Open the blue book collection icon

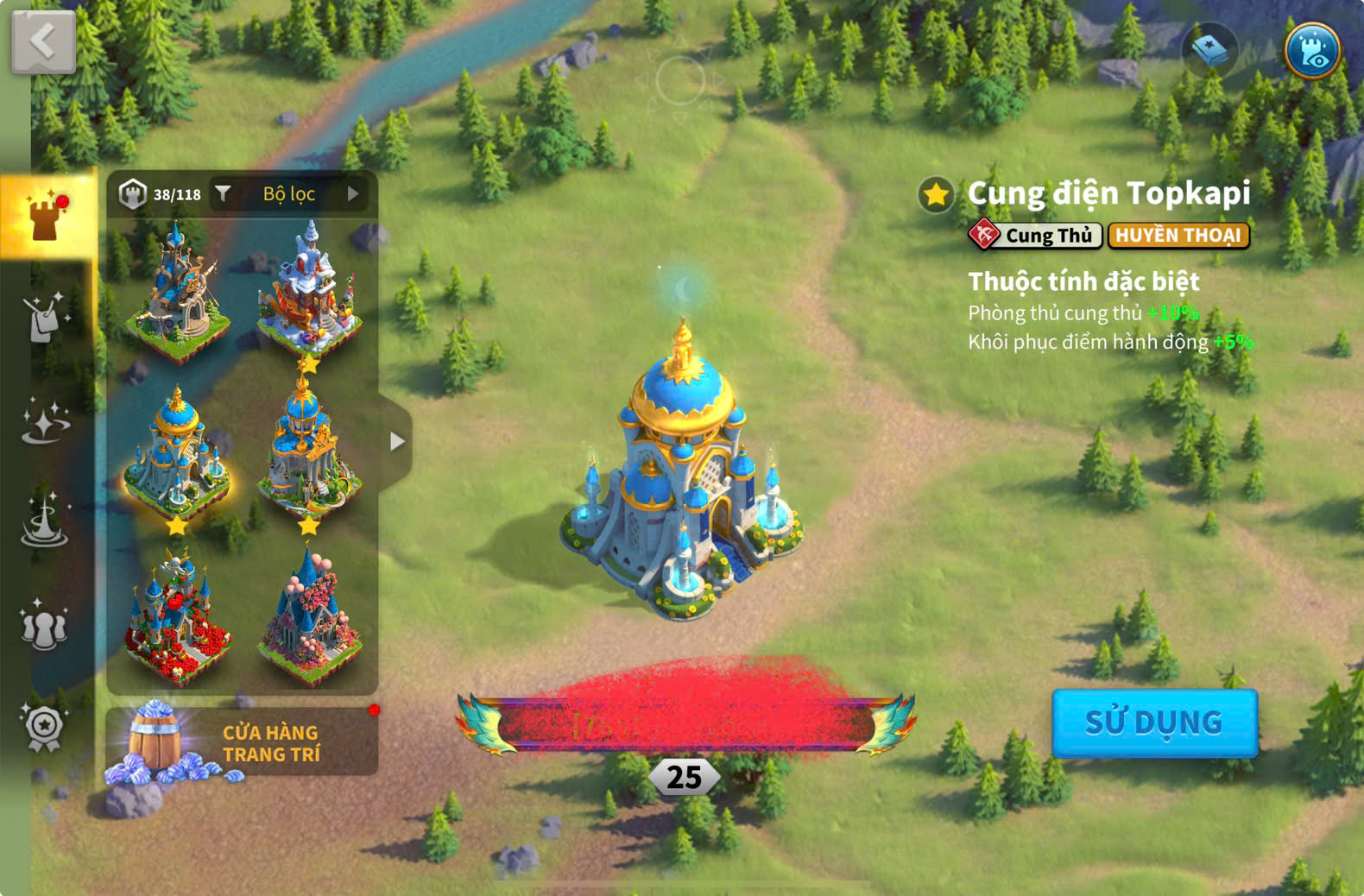coord(1209,50)
